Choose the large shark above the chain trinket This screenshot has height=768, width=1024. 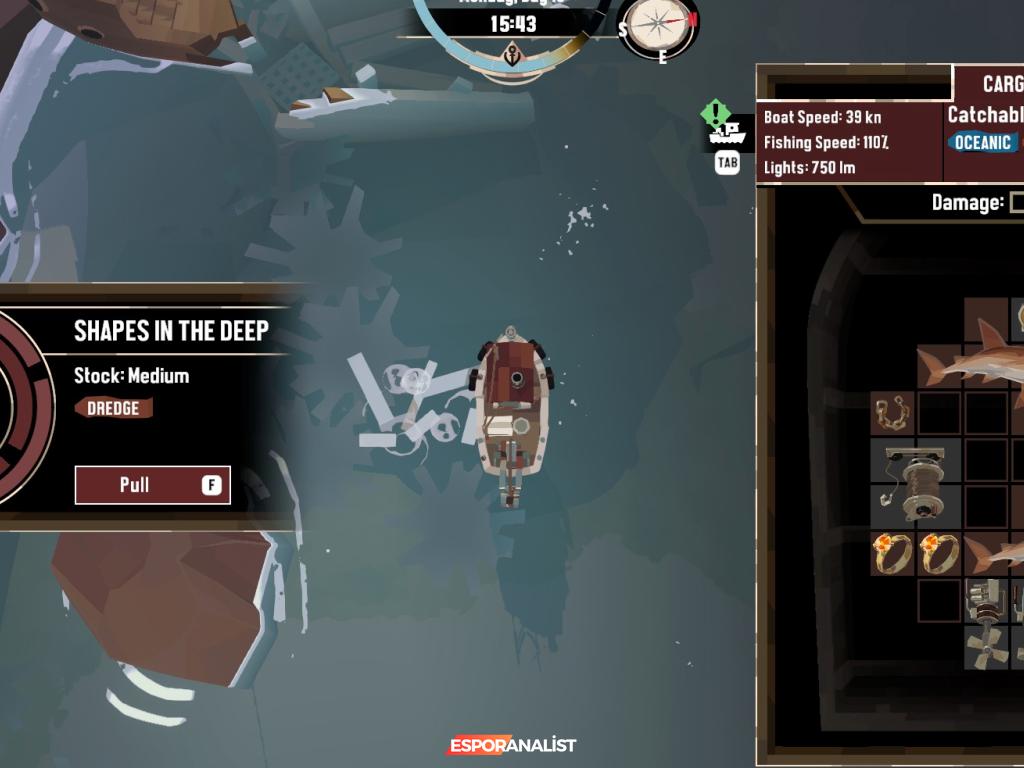(975, 362)
